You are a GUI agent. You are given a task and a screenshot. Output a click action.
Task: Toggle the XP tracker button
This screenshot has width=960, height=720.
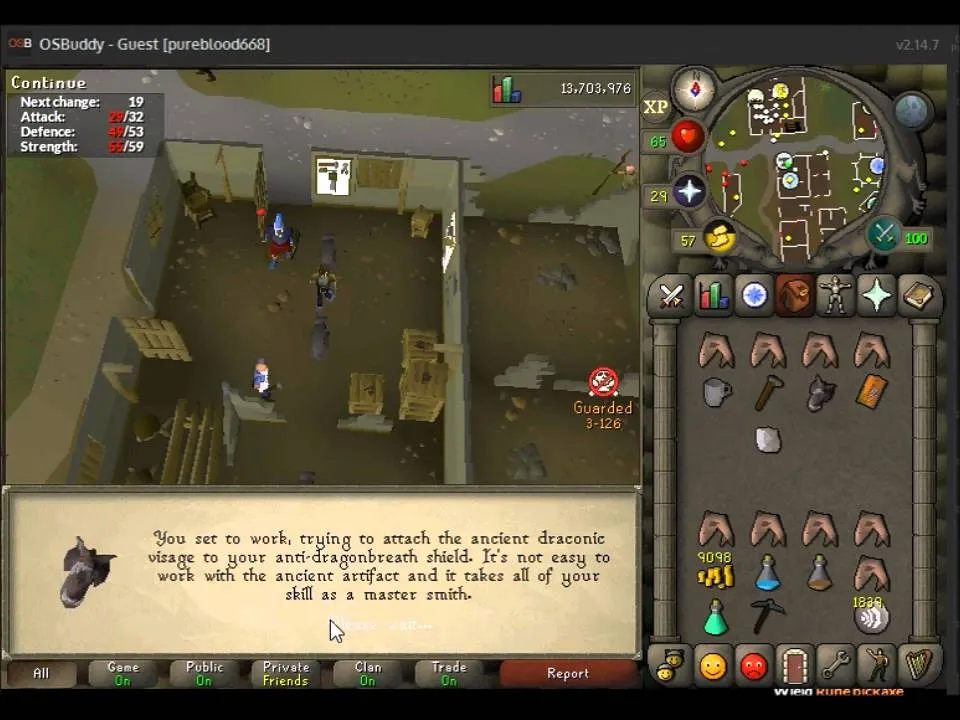pos(656,107)
